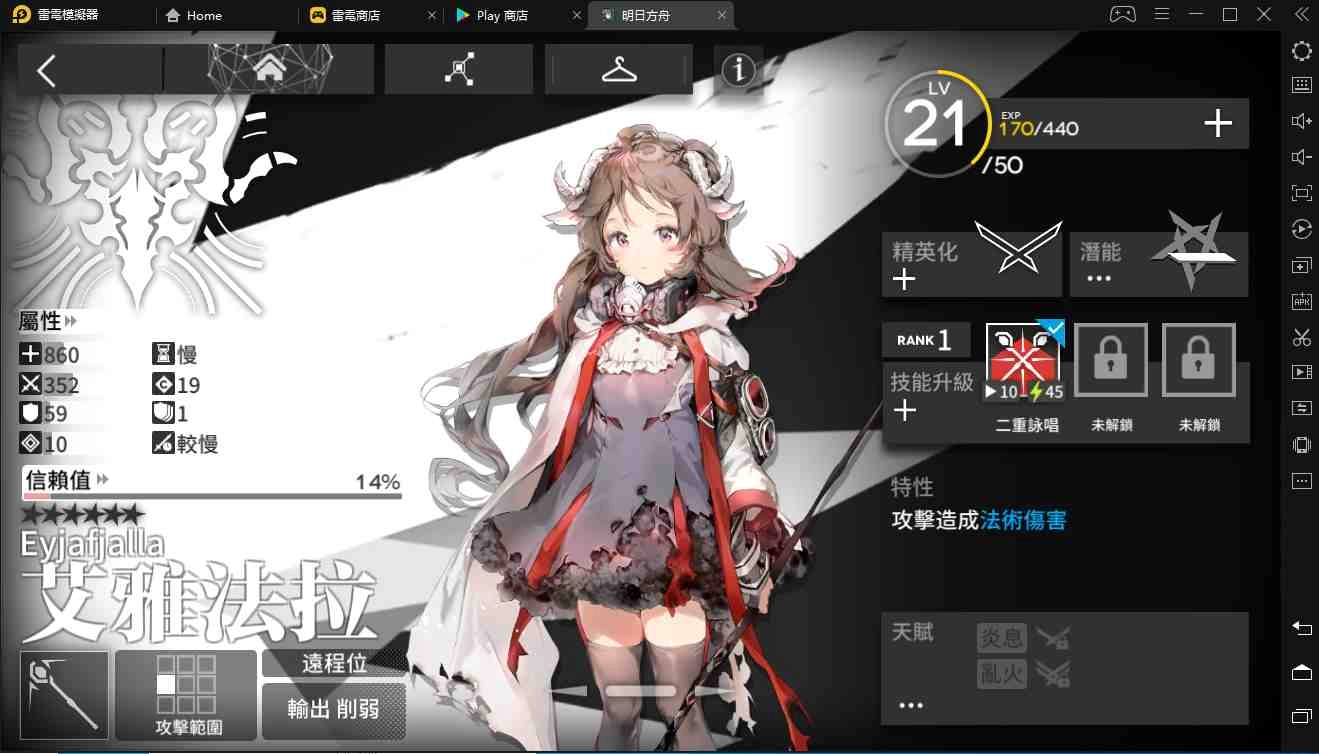Viewport: 1319px width, 754px height.
Task: Open sidebar more options (...) menu
Action: click(1301, 481)
